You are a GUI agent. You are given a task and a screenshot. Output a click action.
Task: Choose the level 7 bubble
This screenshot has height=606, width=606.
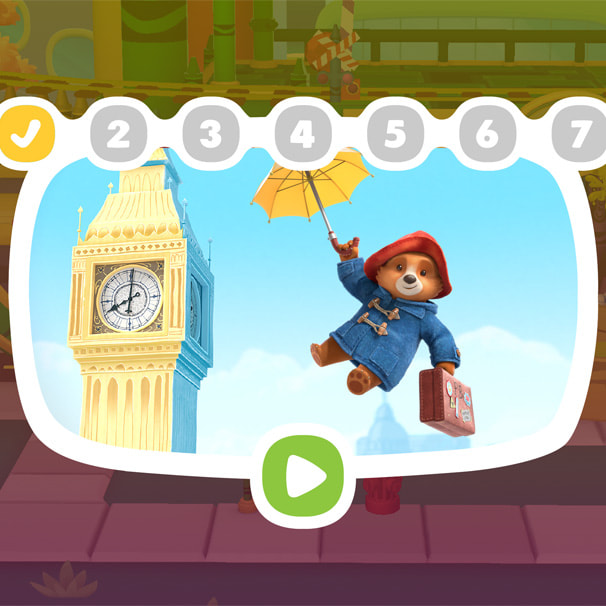579,134
